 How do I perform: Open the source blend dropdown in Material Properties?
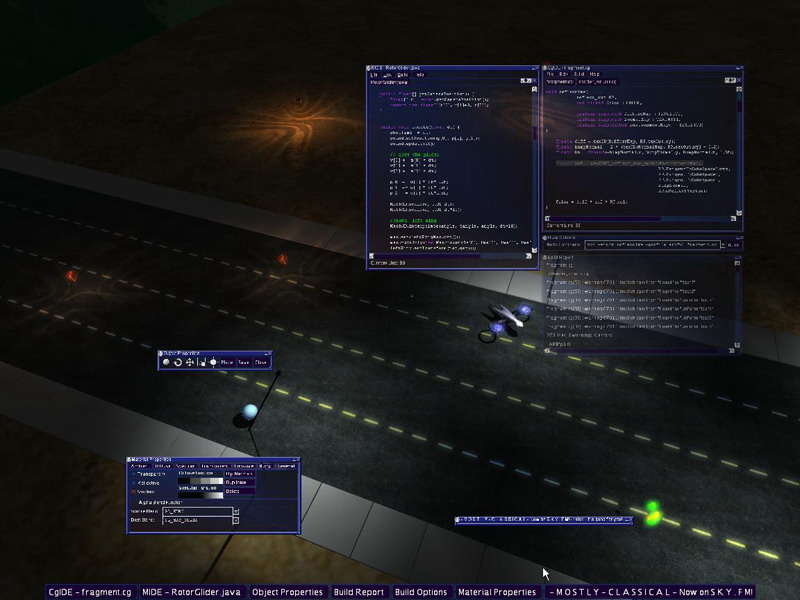[236, 511]
